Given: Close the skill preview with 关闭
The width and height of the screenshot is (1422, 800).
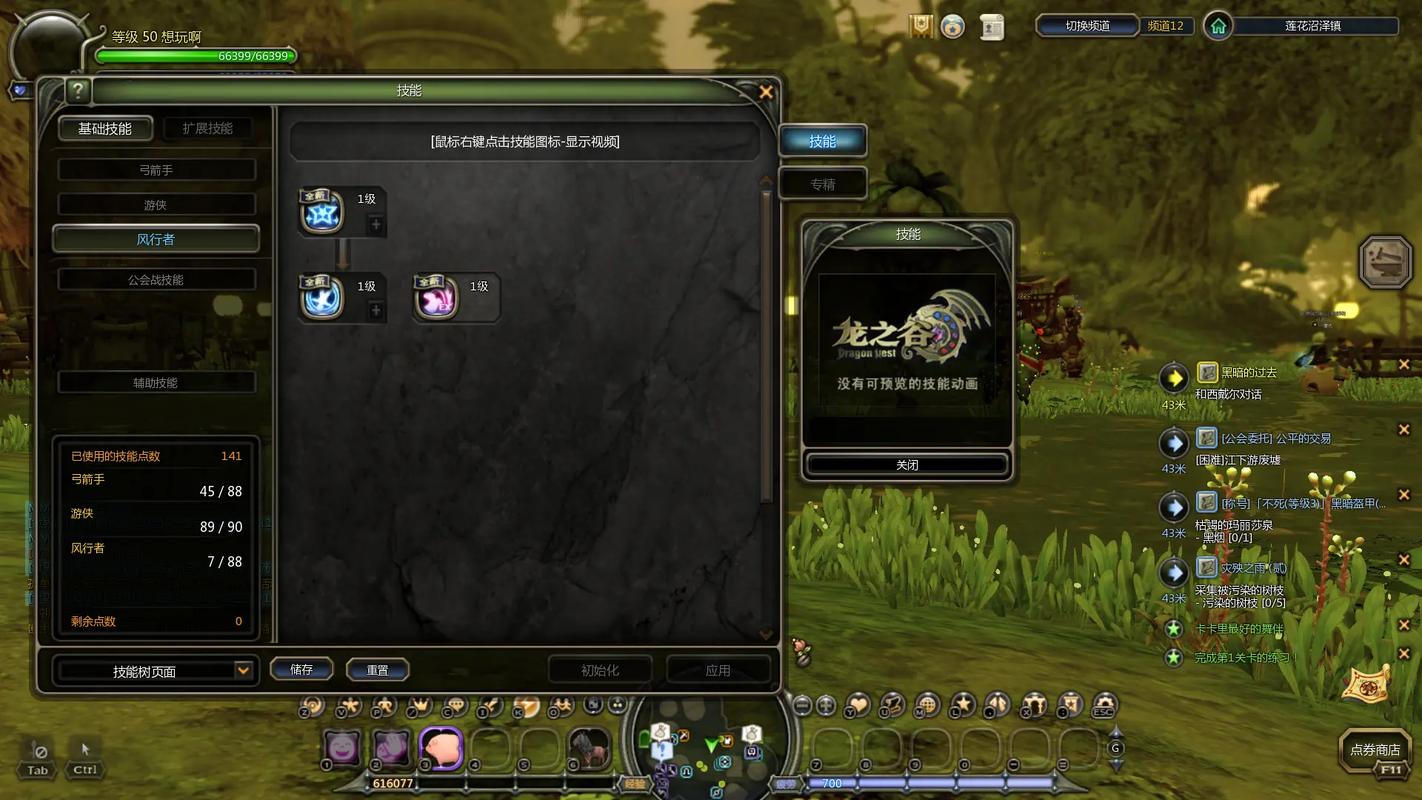Looking at the screenshot, I should [x=907, y=465].
